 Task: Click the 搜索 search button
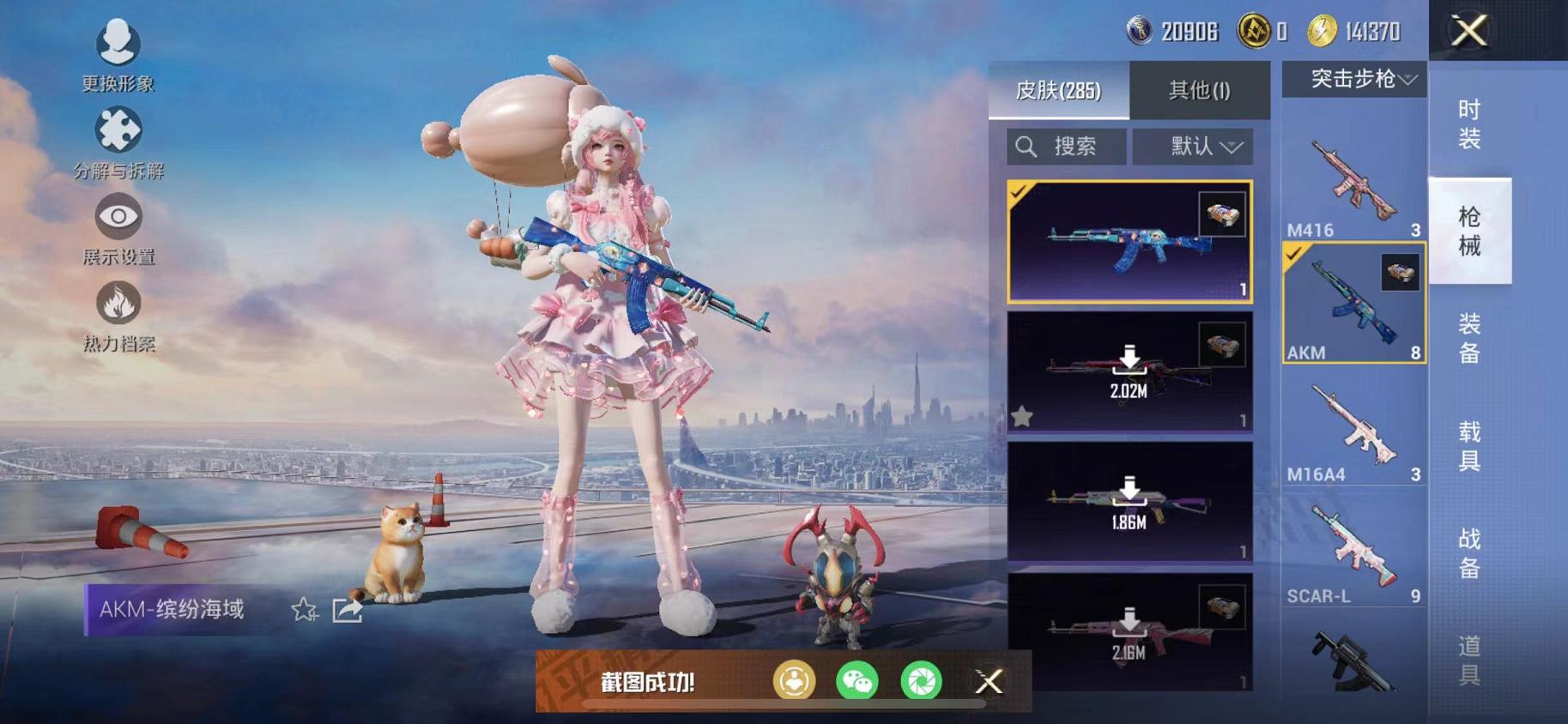click(1066, 145)
